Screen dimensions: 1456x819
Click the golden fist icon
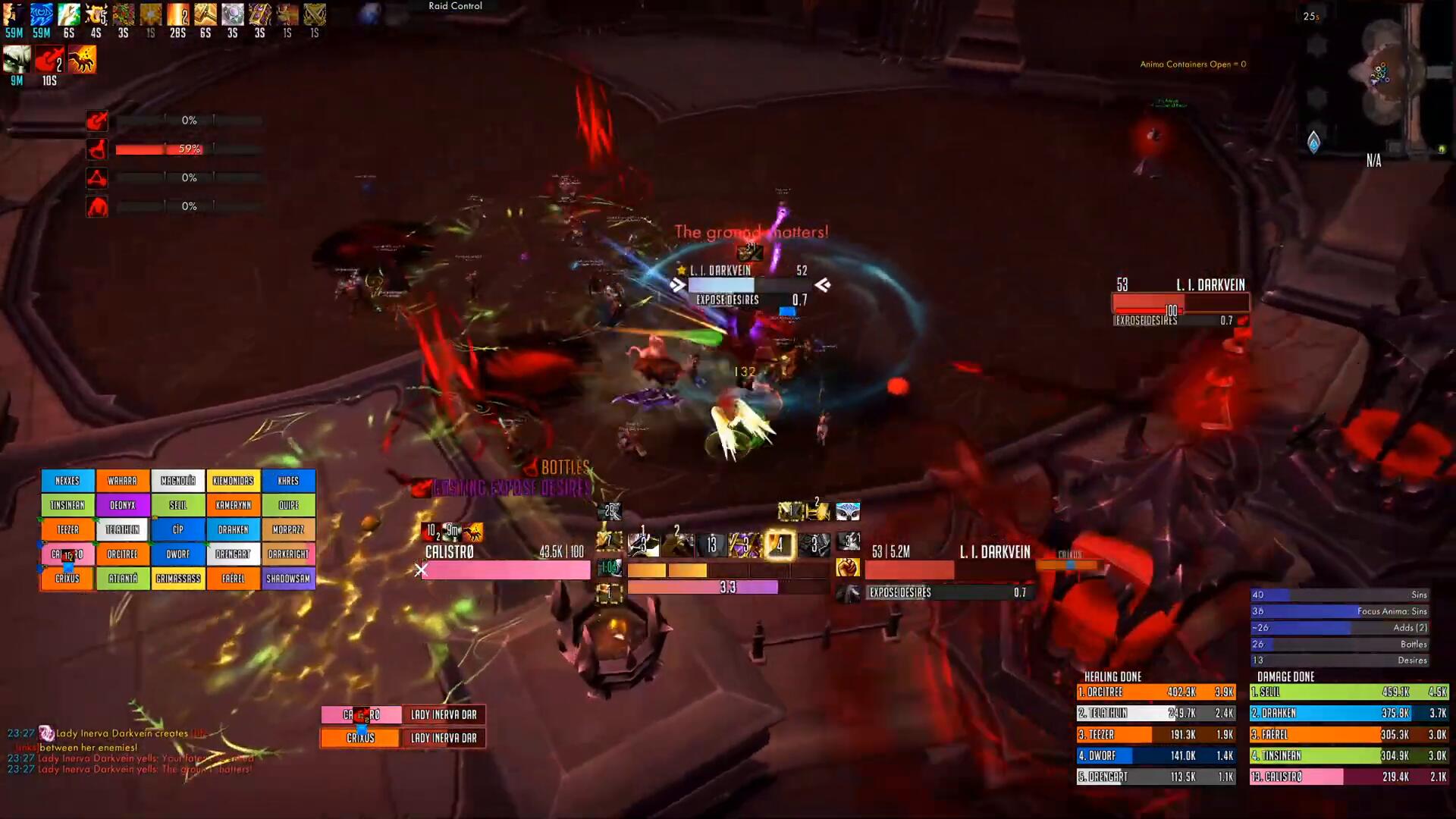[x=847, y=567]
